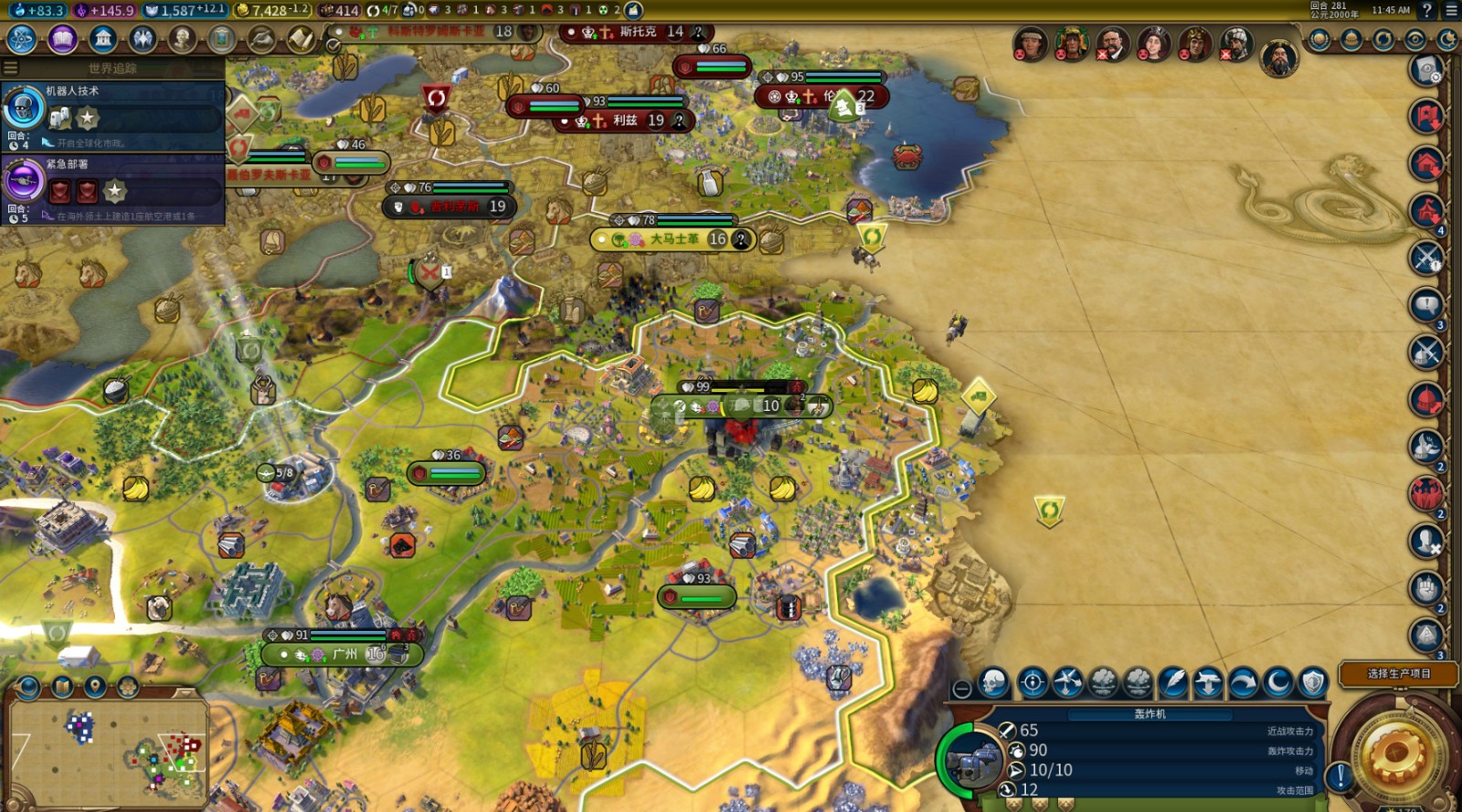This screenshot has height=812, width=1462.
Task: Select Teddy Roosevelt's leader portrait
Action: pyautogui.click(x=1112, y=44)
